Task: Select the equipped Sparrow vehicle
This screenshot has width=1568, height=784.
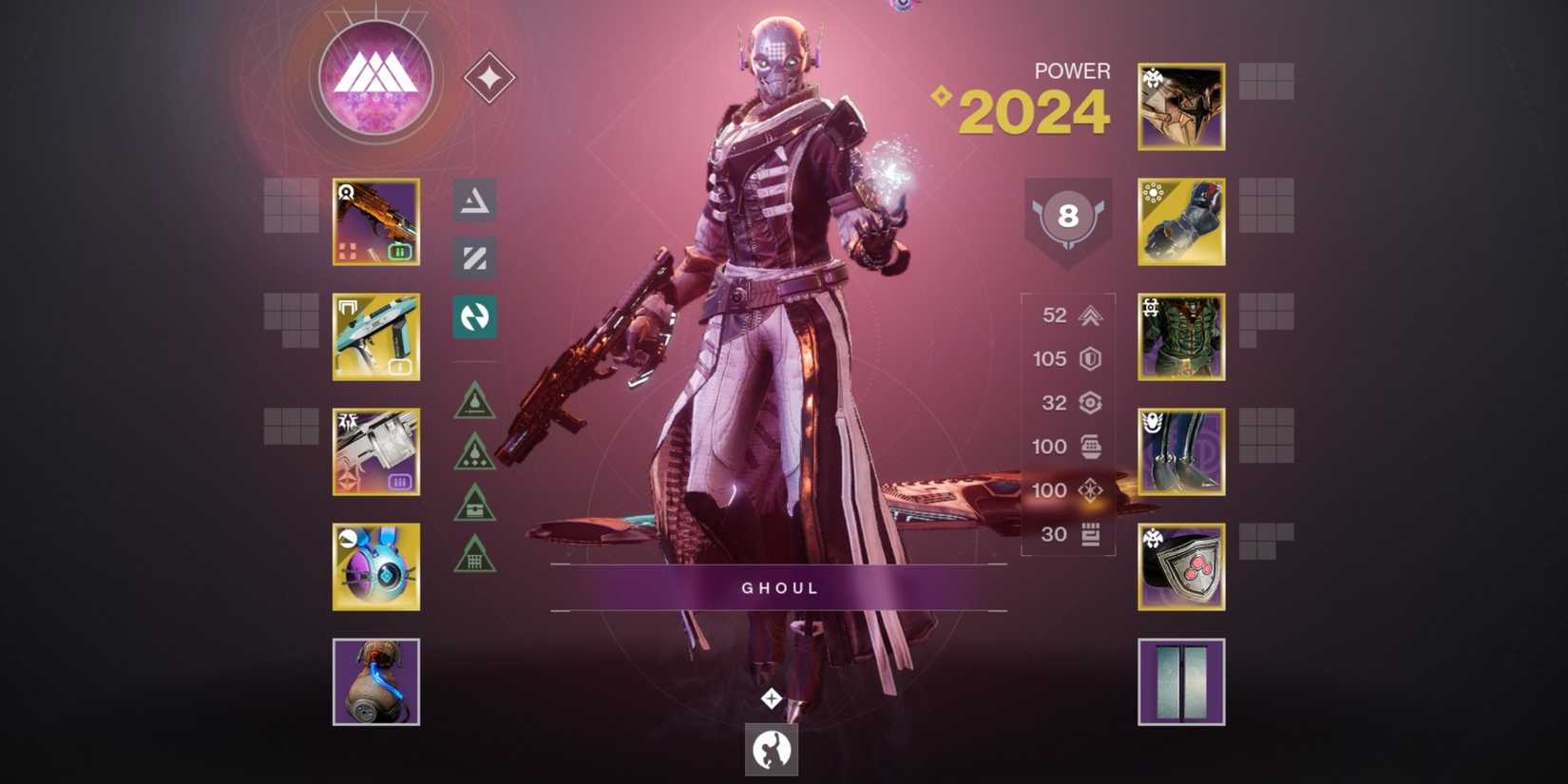Action: (x=376, y=682)
